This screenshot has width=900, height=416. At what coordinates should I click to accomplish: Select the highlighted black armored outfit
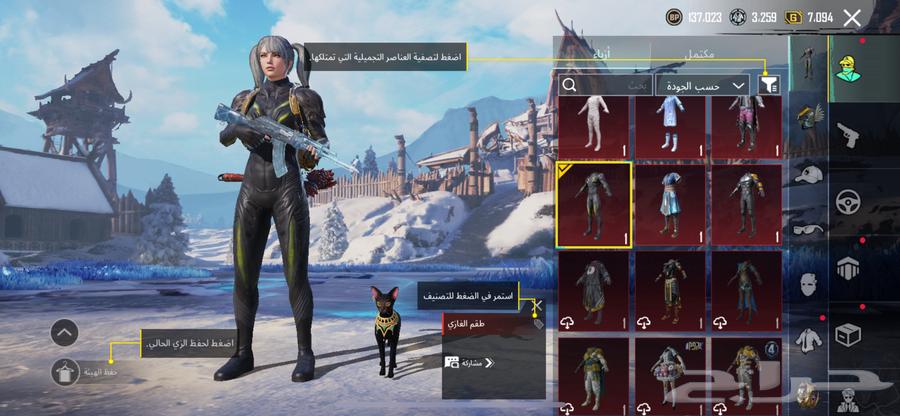click(593, 203)
